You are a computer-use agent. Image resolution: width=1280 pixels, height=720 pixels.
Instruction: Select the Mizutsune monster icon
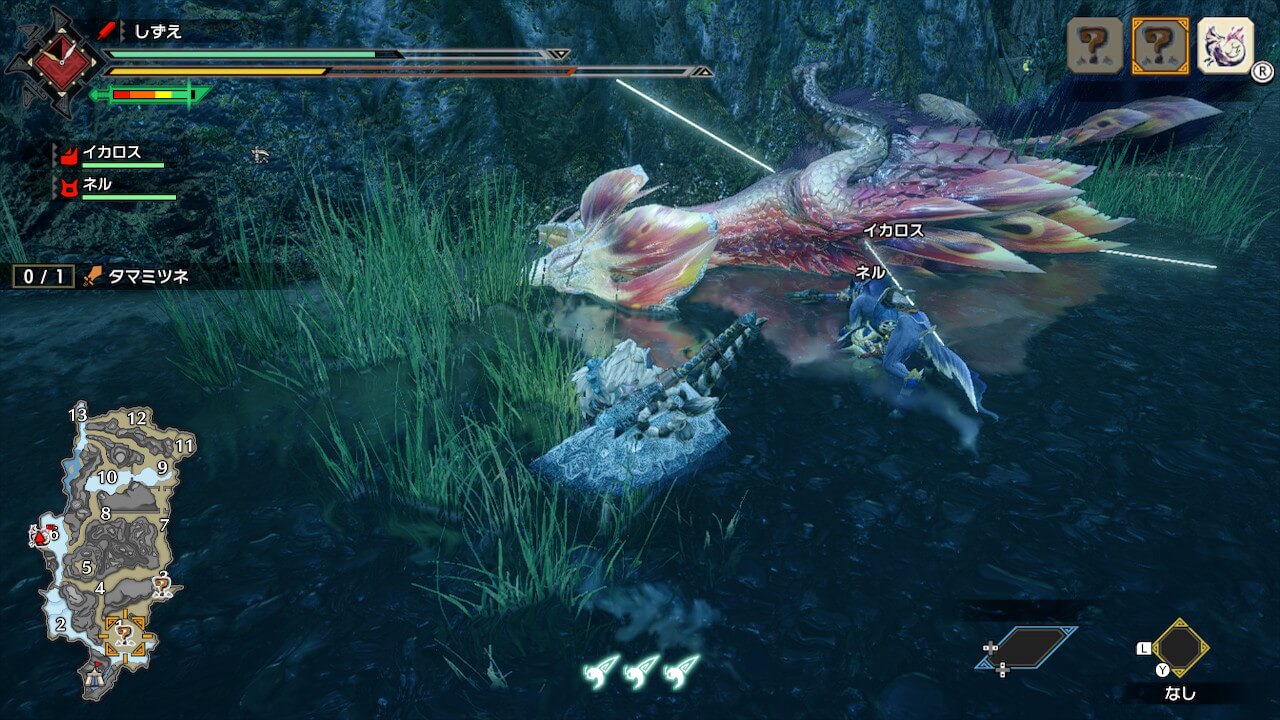(x=1225, y=45)
